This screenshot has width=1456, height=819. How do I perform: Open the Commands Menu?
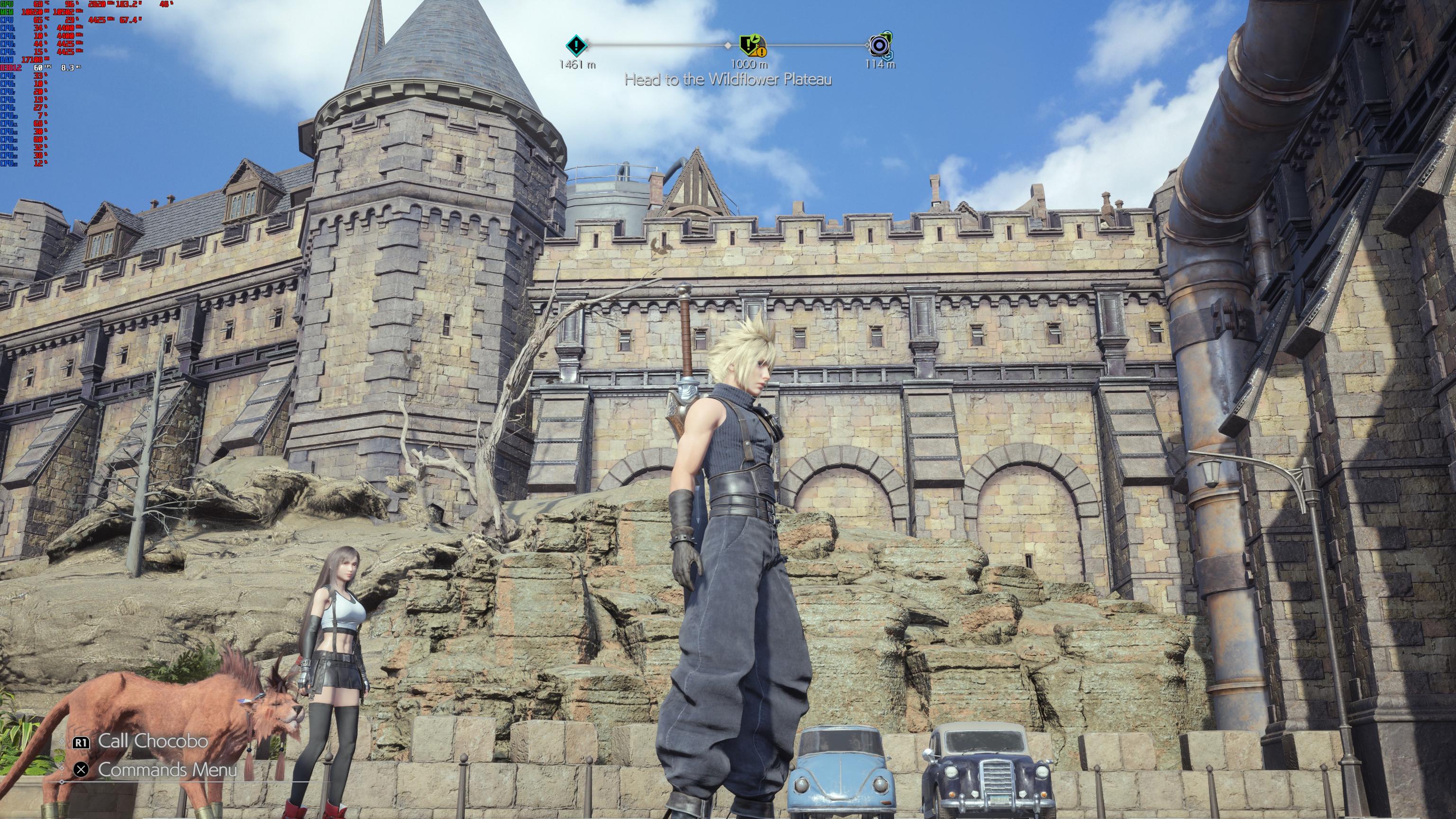(x=167, y=769)
